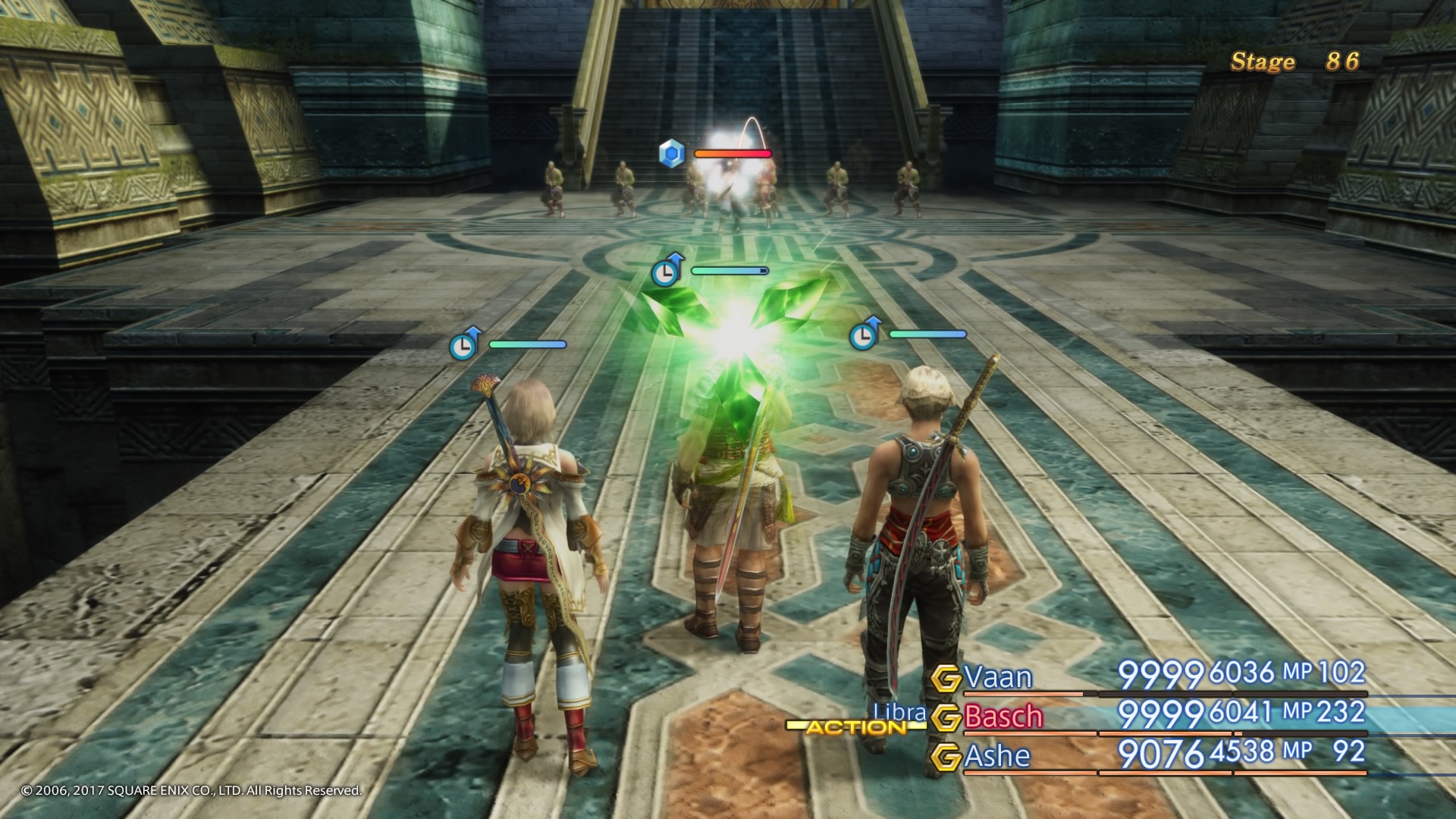
Task: Select Vaan in the party list
Action: click(998, 677)
